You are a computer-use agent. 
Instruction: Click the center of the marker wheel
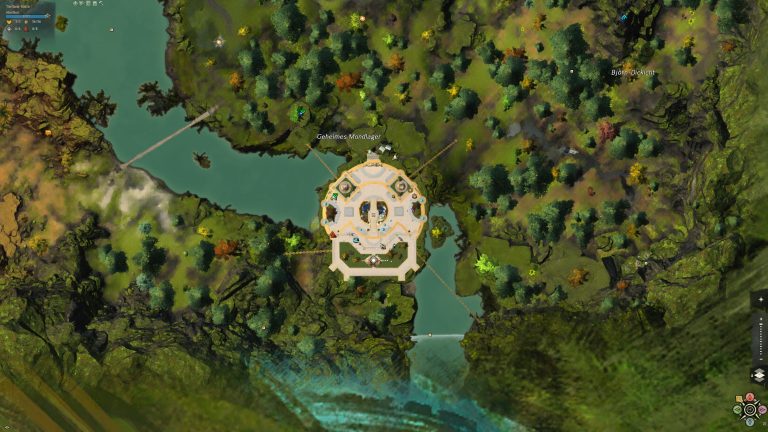point(750,409)
